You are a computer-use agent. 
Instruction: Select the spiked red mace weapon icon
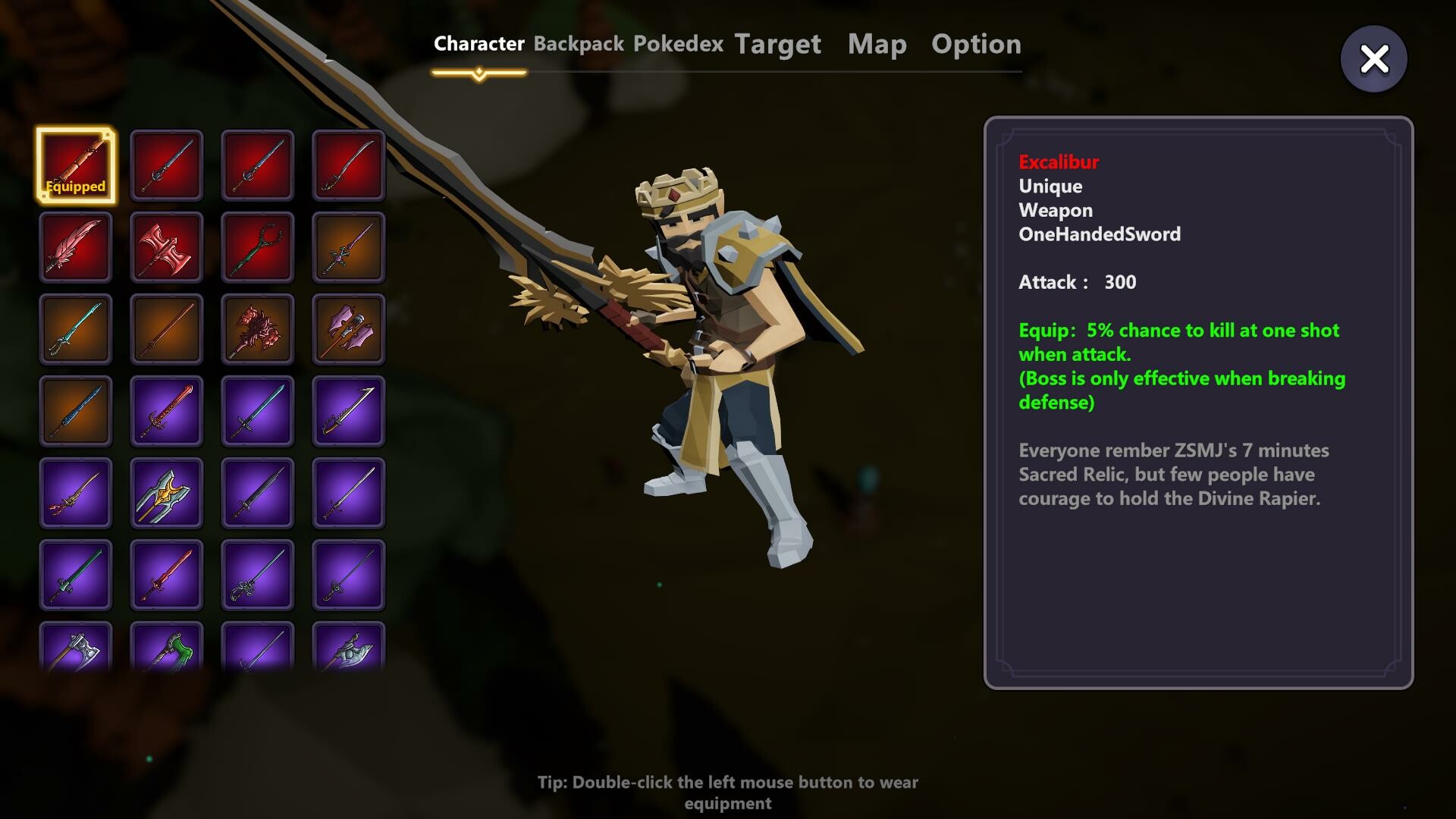click(x=258, y=329)
